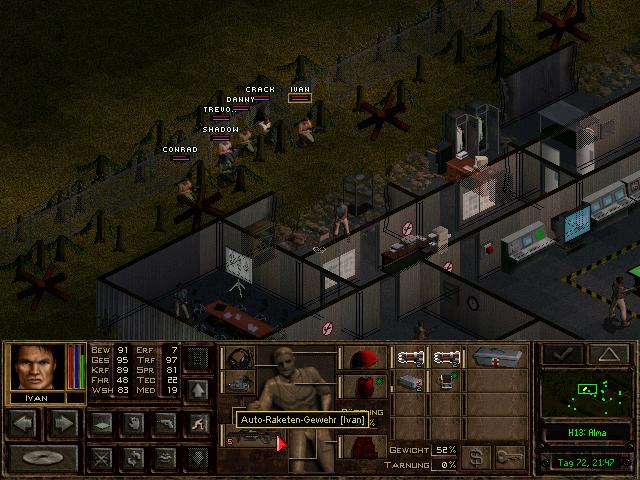Switch to the next mercenary with right arrow
Screen dimensions: 640x480
click(62, 423)
